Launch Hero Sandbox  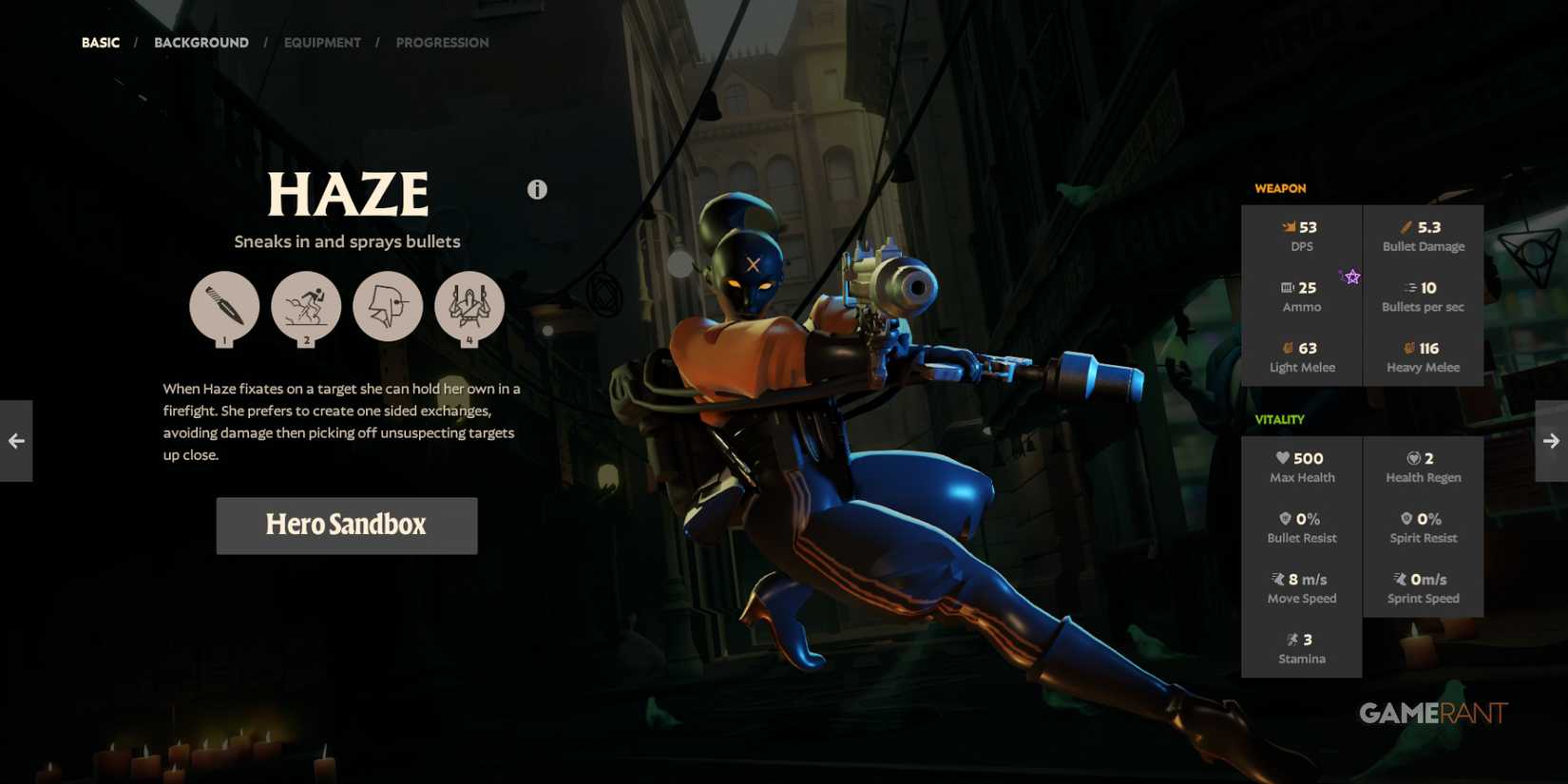pos(346,525)
